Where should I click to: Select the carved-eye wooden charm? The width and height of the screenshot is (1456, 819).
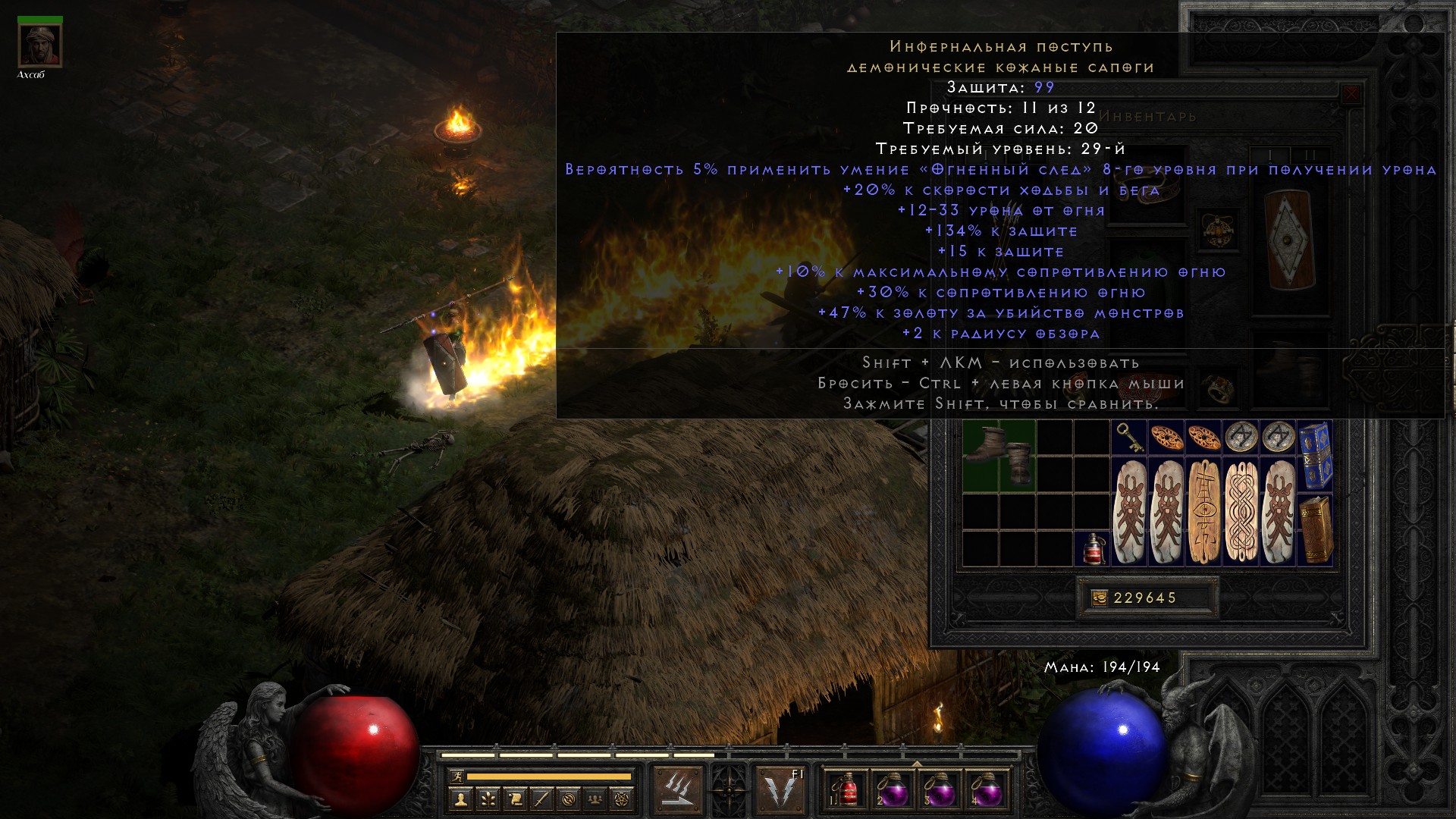pos(1203,511)
